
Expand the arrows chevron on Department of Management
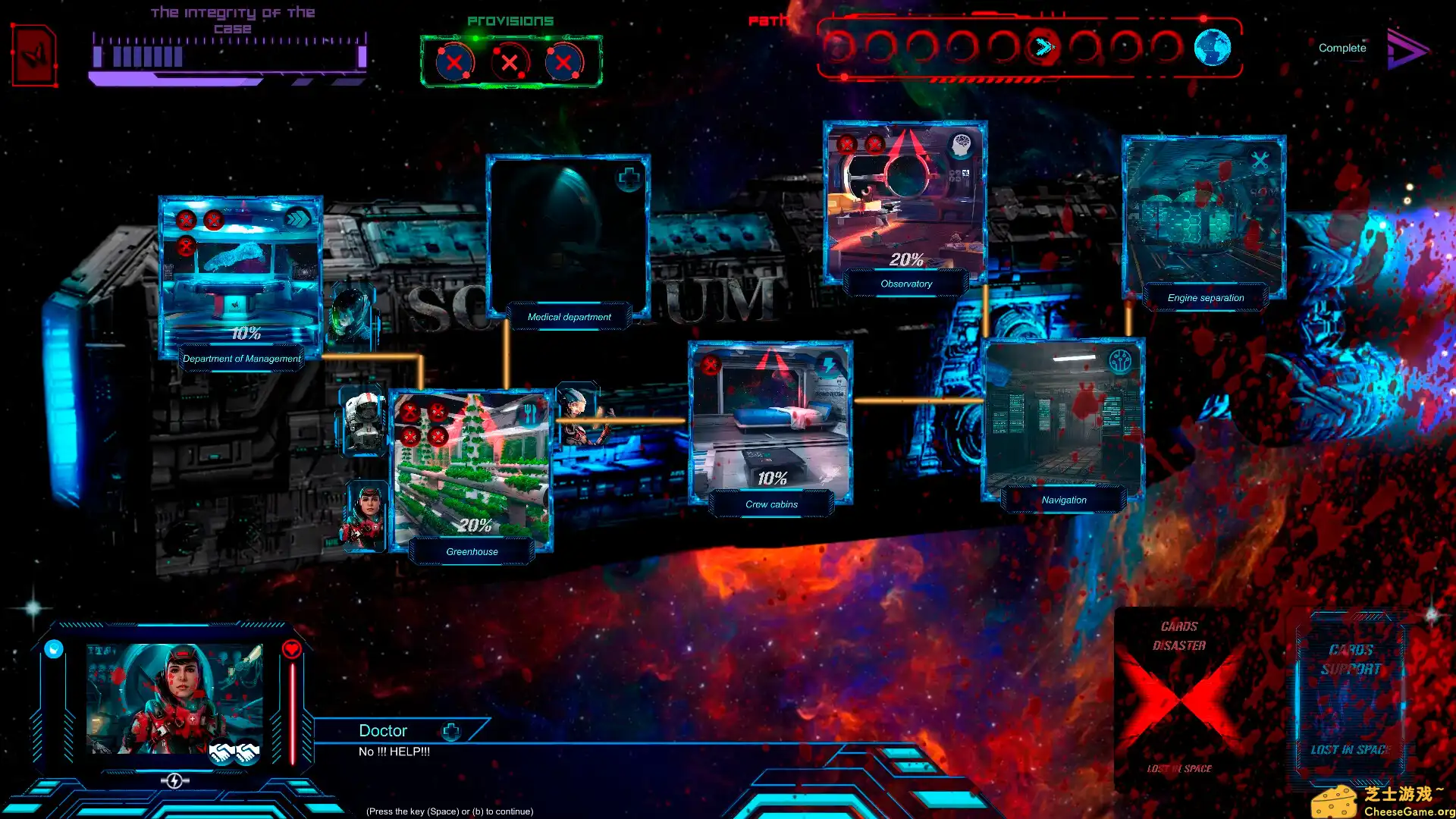coord(300,218)
